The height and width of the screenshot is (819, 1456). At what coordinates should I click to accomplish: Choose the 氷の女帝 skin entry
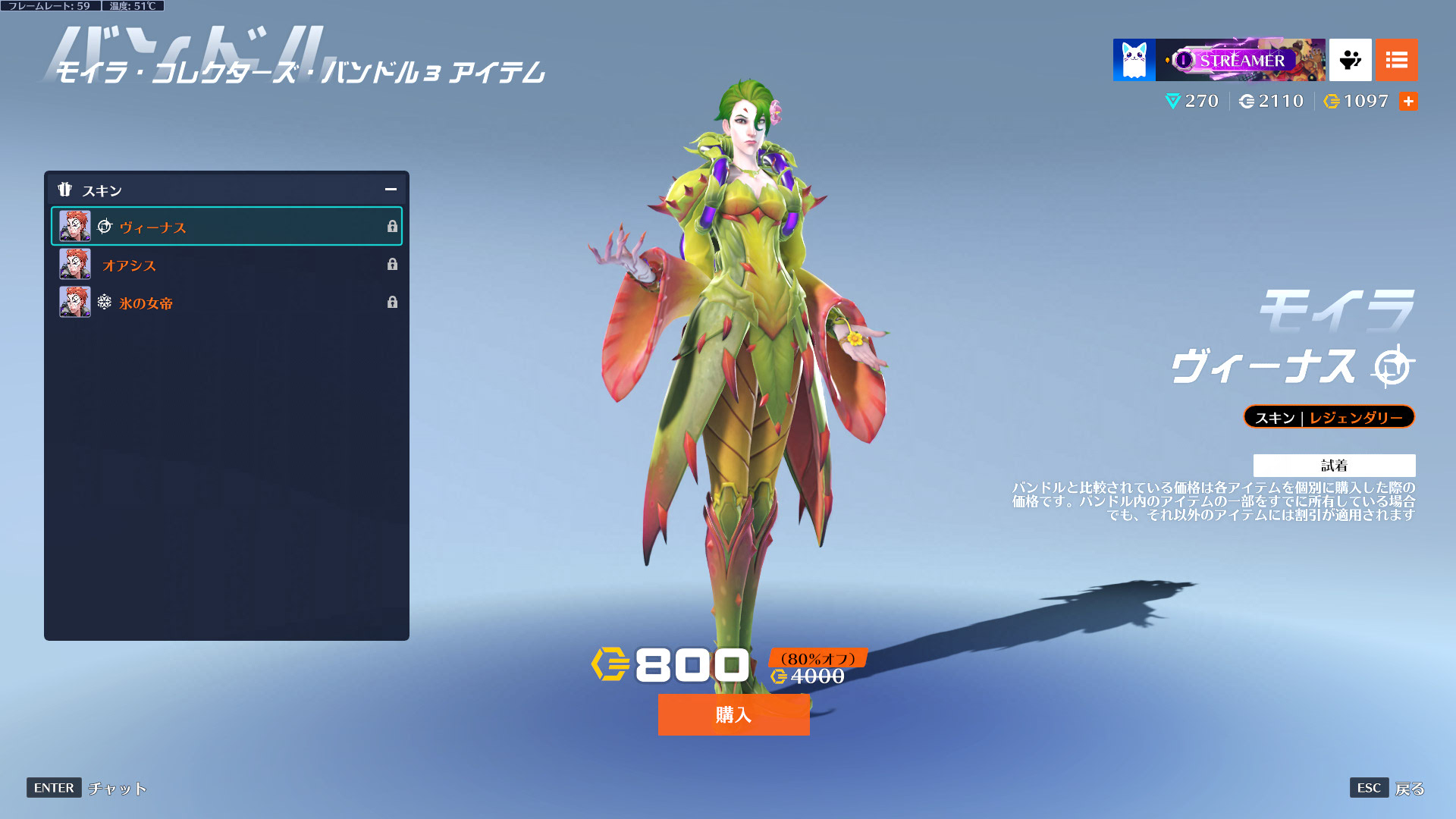tap(226, 303)
